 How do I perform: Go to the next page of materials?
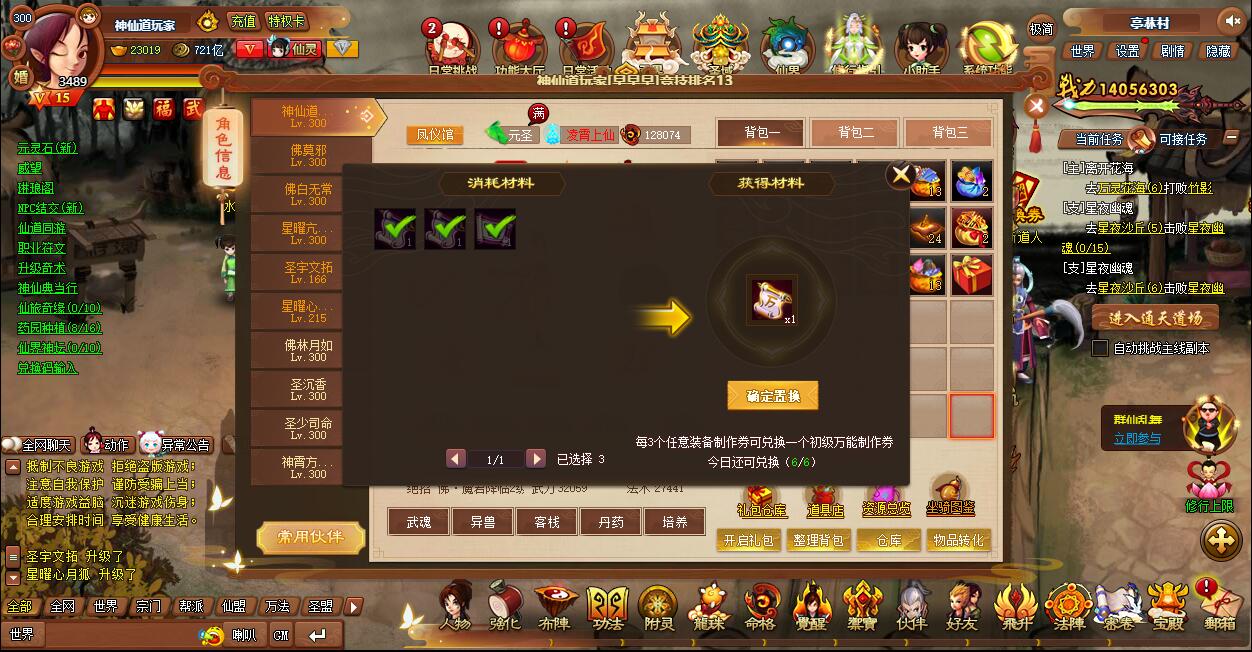pyautogui.click(x=536, y=459)
